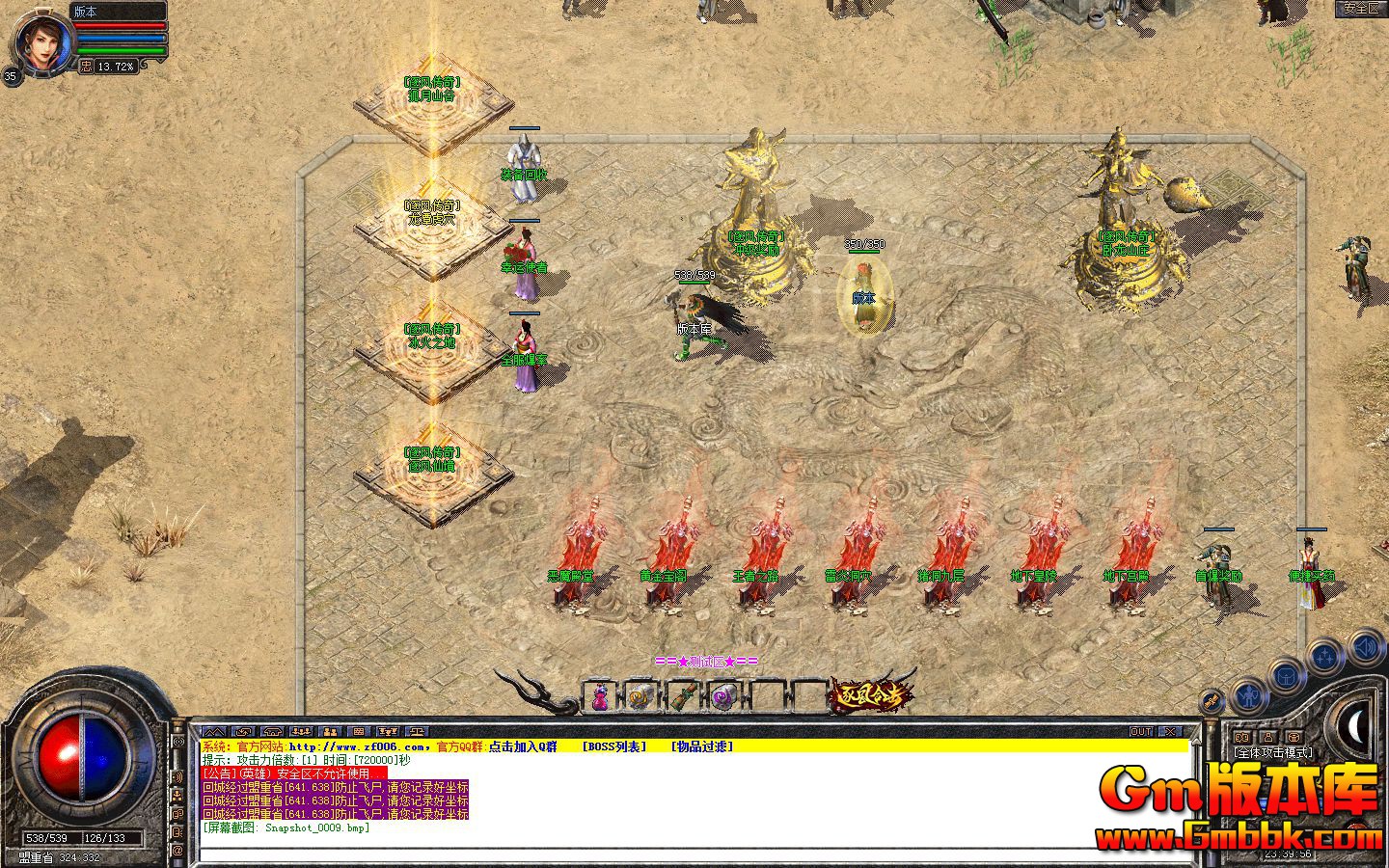This screenshot has width=1389, height=868.
Task: Click the horn announcement icon beside the chat panel
Action: (x=177, y=776)
